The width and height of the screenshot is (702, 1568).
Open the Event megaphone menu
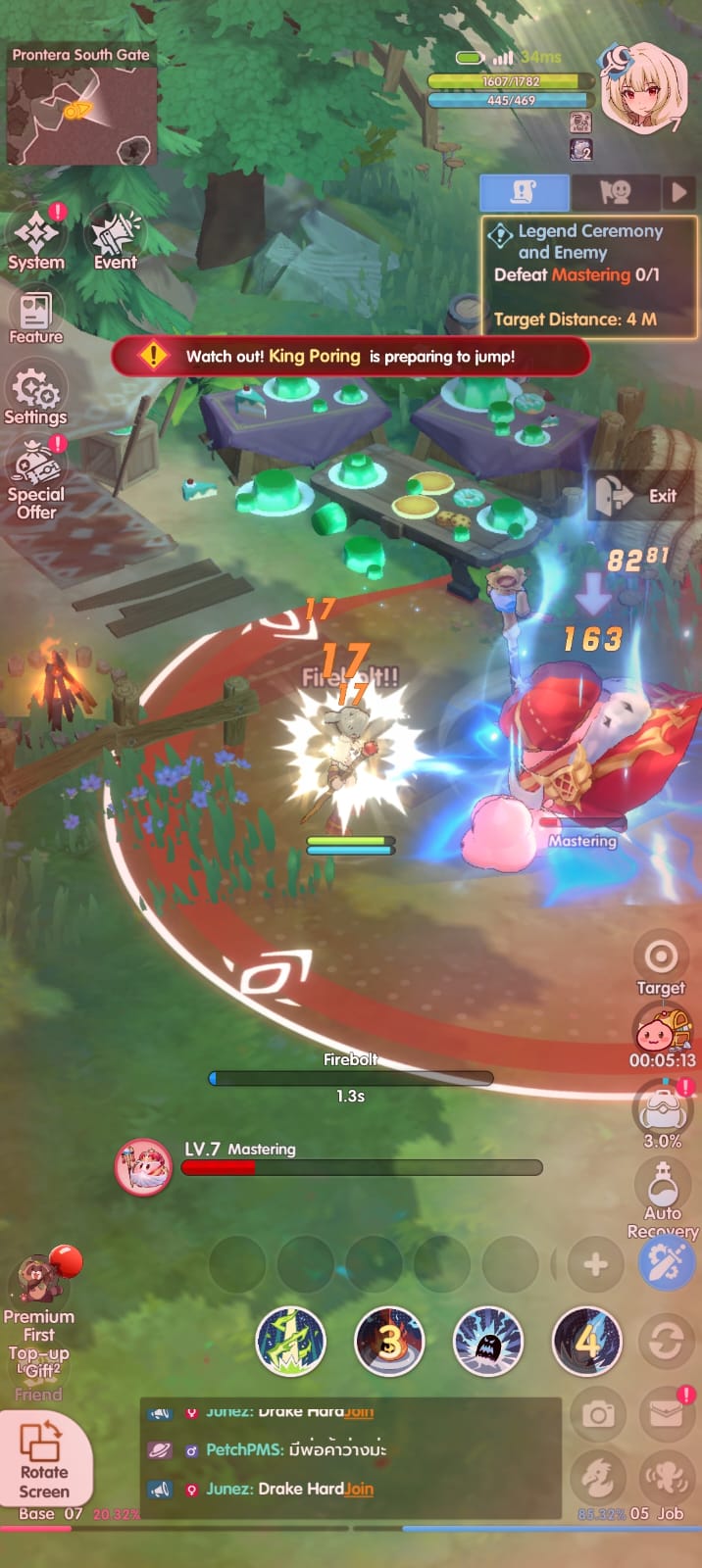tap(115, 237)
